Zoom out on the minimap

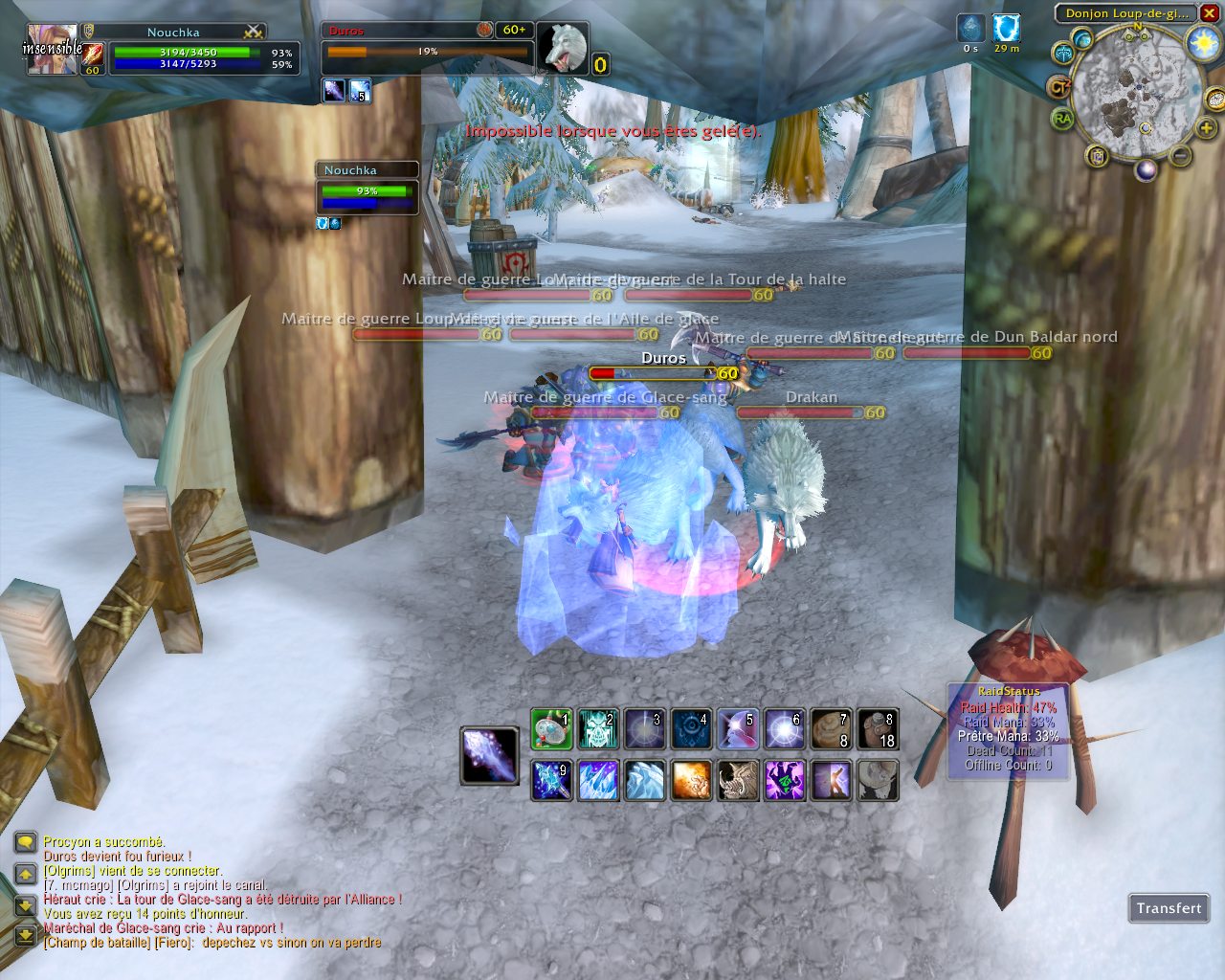click(1181, 156)
